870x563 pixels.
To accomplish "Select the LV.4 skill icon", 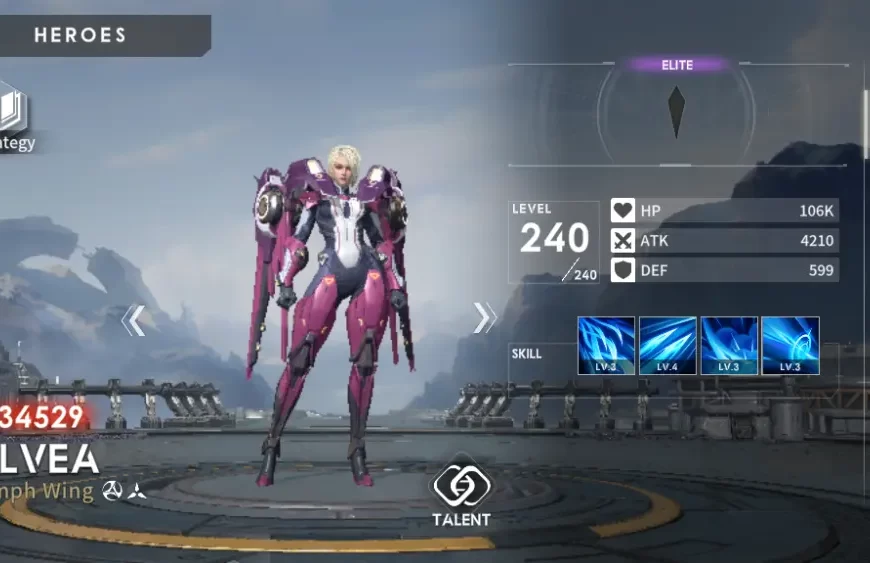I will point(667,346).
